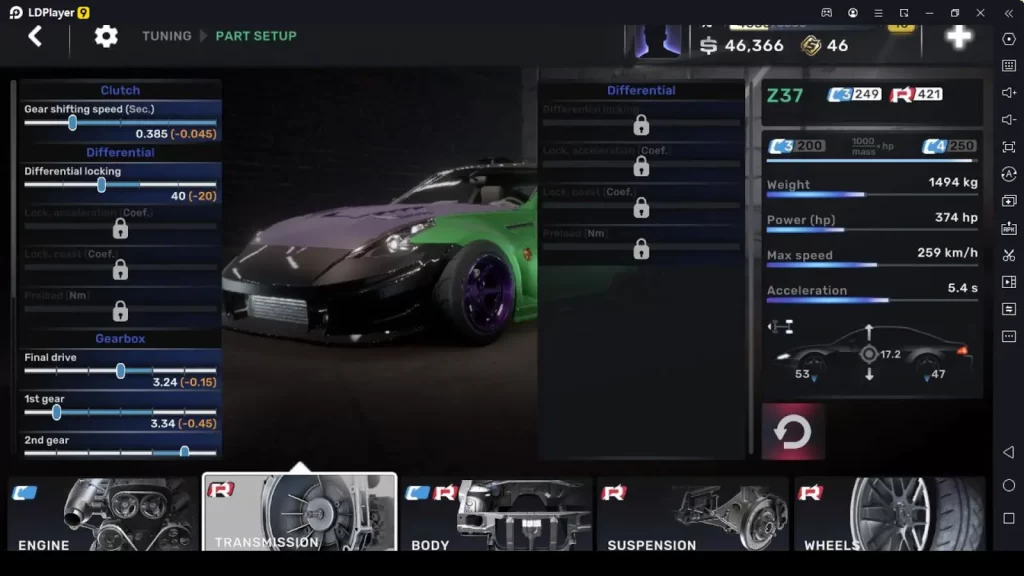
Task: Open the settings gear icon
Action: pyautogui.click(x=106, y=37)
